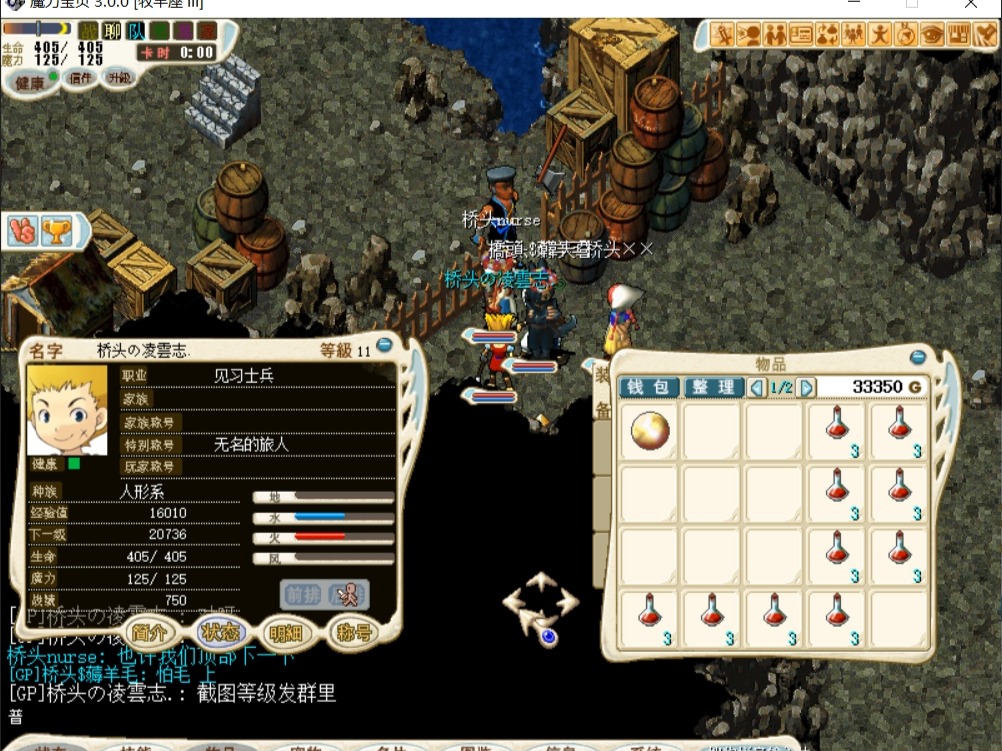Close the character status panel

[384, 346]
